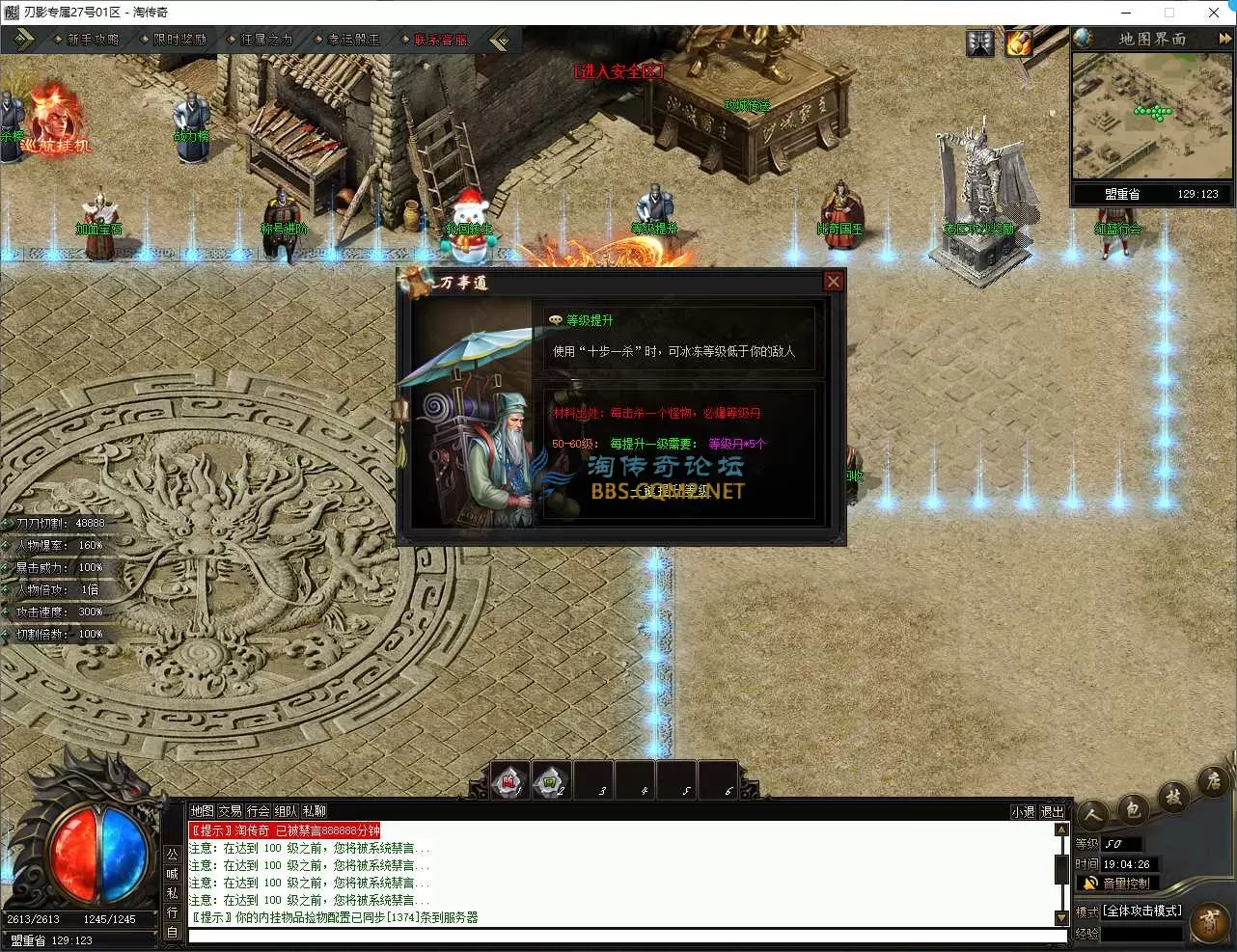
Task: Open the skills (技) button
Action: 1173,798
